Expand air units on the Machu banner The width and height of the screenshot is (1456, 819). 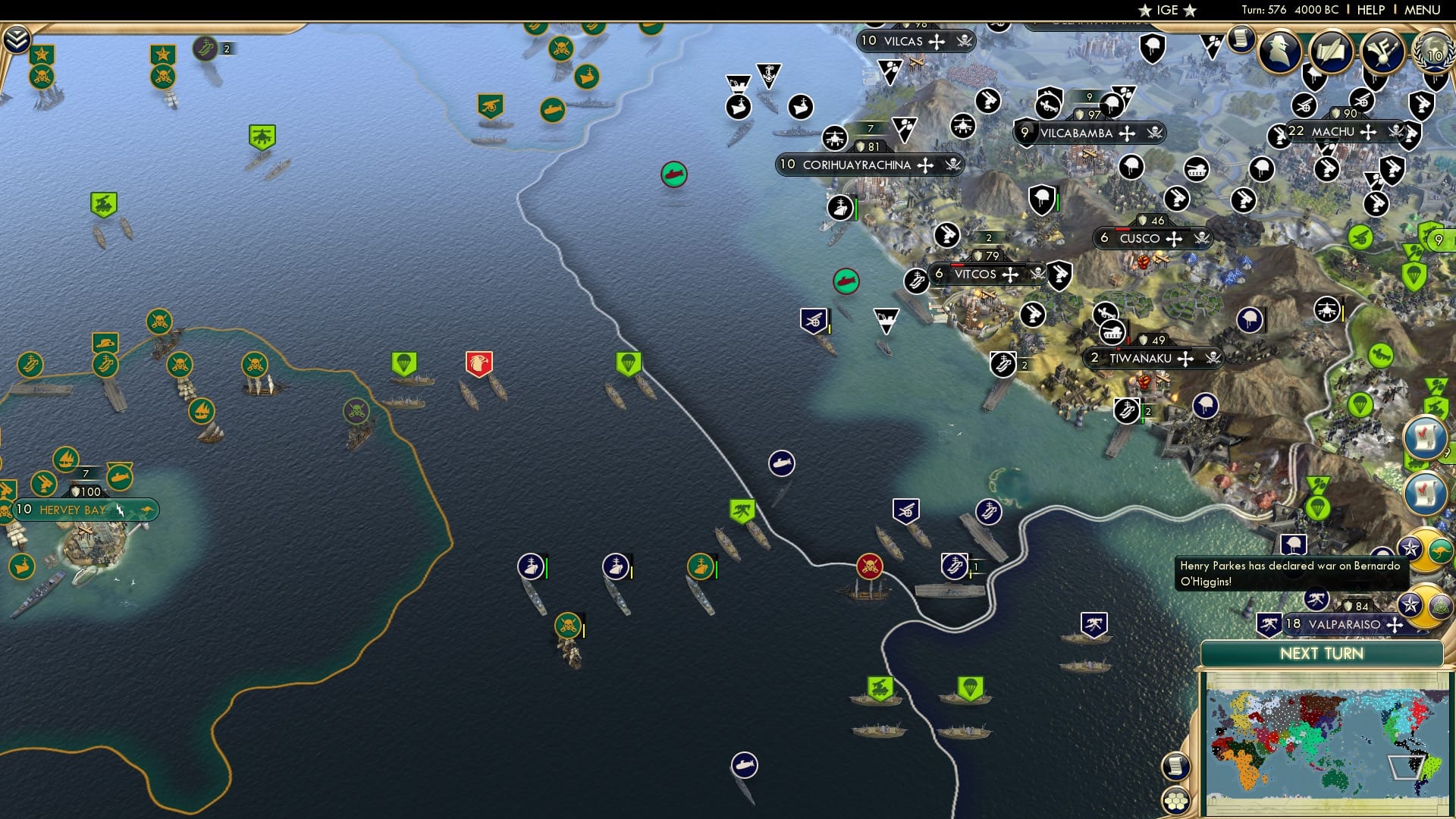[x=1368, y=131]
